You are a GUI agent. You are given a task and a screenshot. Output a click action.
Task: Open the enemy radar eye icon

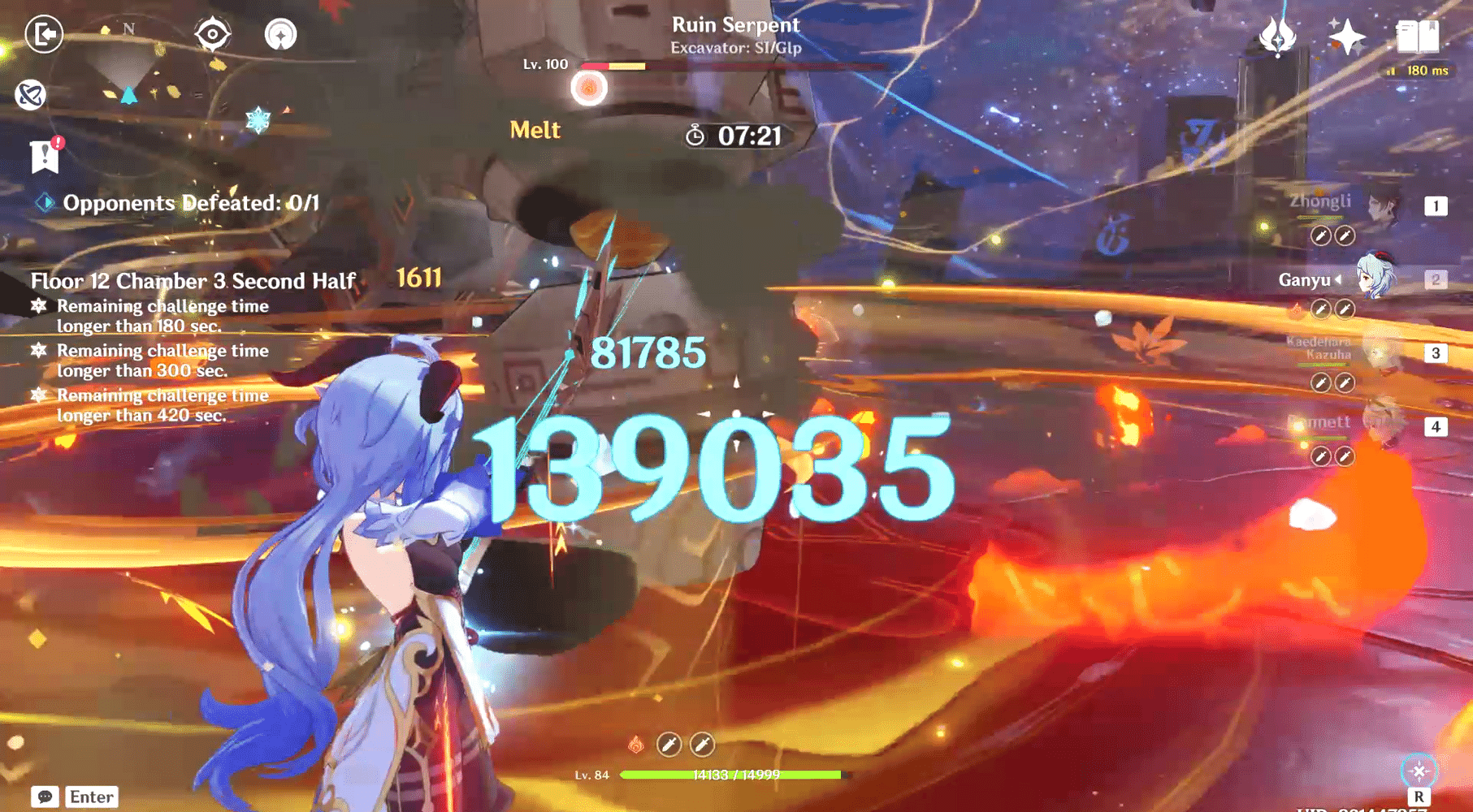coord(211,33)
